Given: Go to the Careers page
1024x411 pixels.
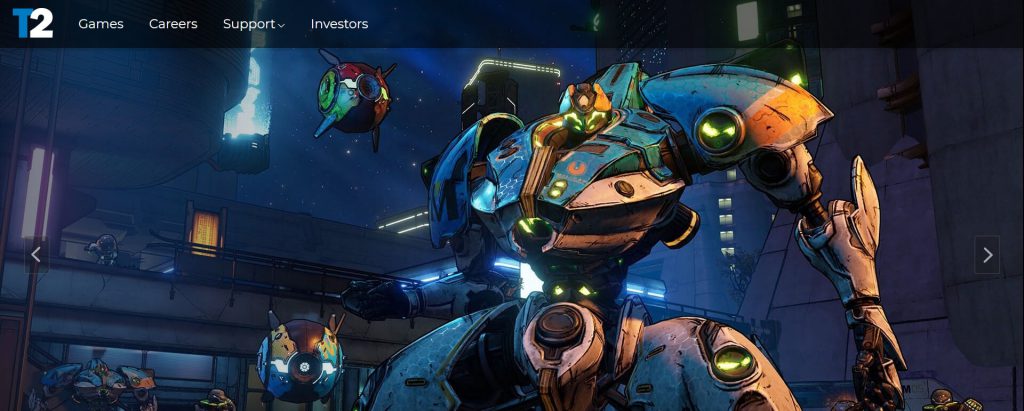Looking at the screenshot, I should point(173,24).
